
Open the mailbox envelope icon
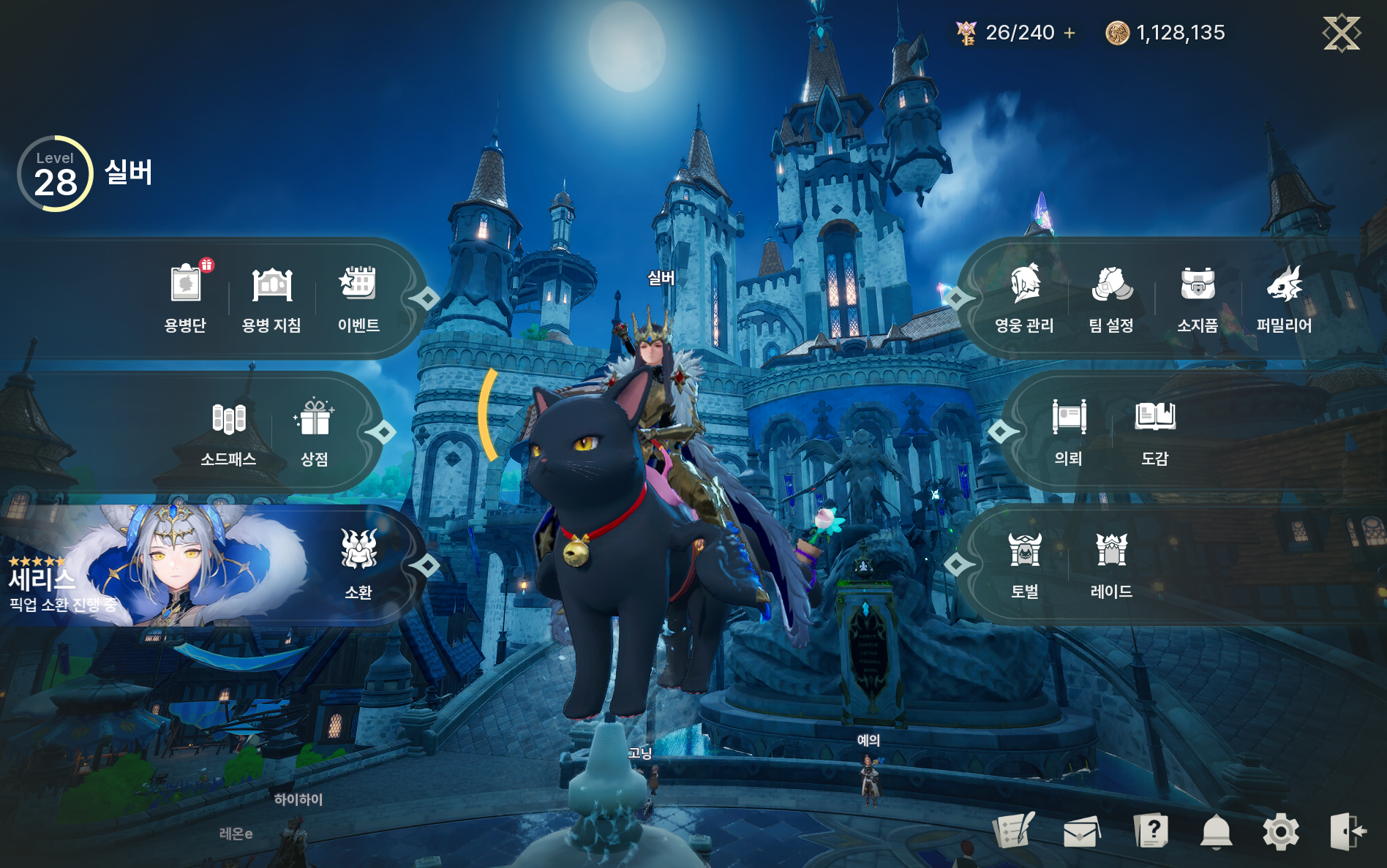click(x=1081, y=831)
